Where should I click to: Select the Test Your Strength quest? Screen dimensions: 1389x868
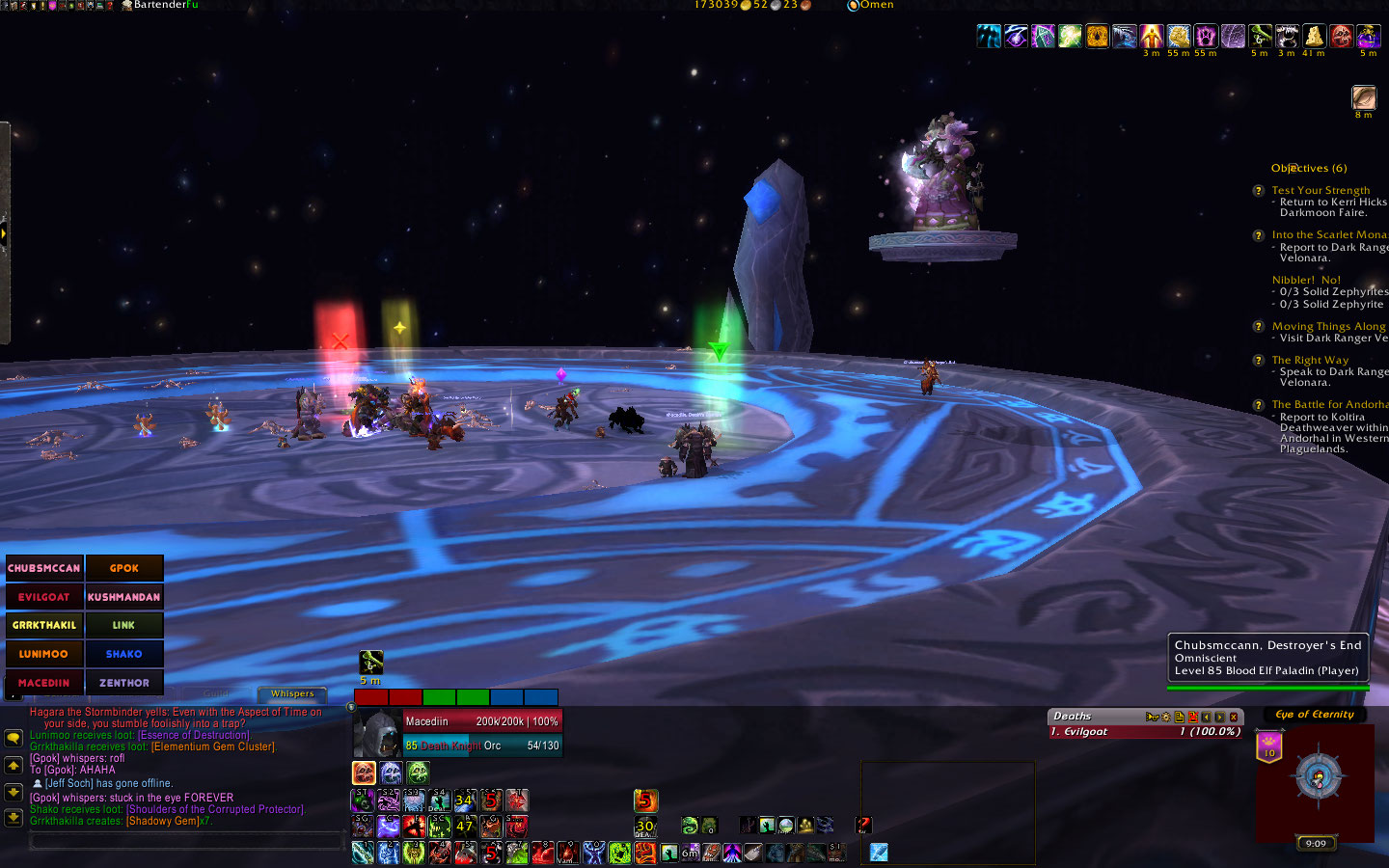point(1321,190)
